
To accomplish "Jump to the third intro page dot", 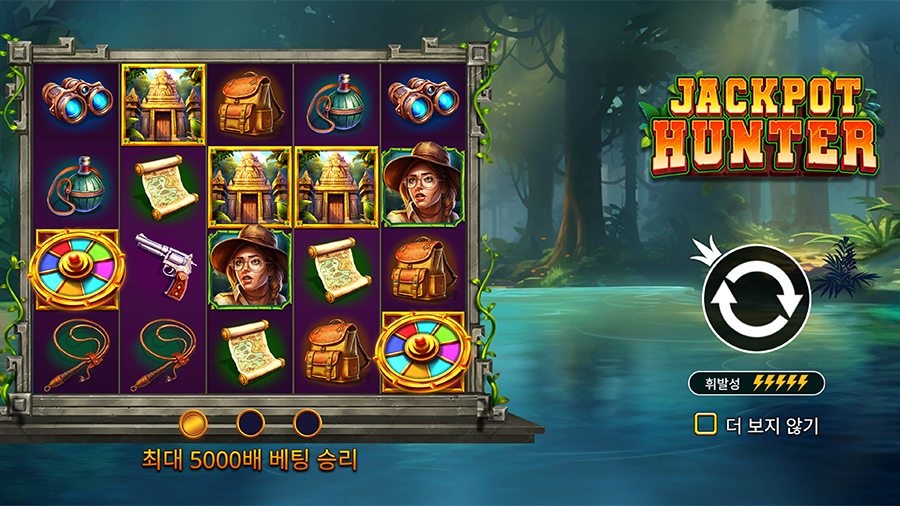I will [307, 423].
